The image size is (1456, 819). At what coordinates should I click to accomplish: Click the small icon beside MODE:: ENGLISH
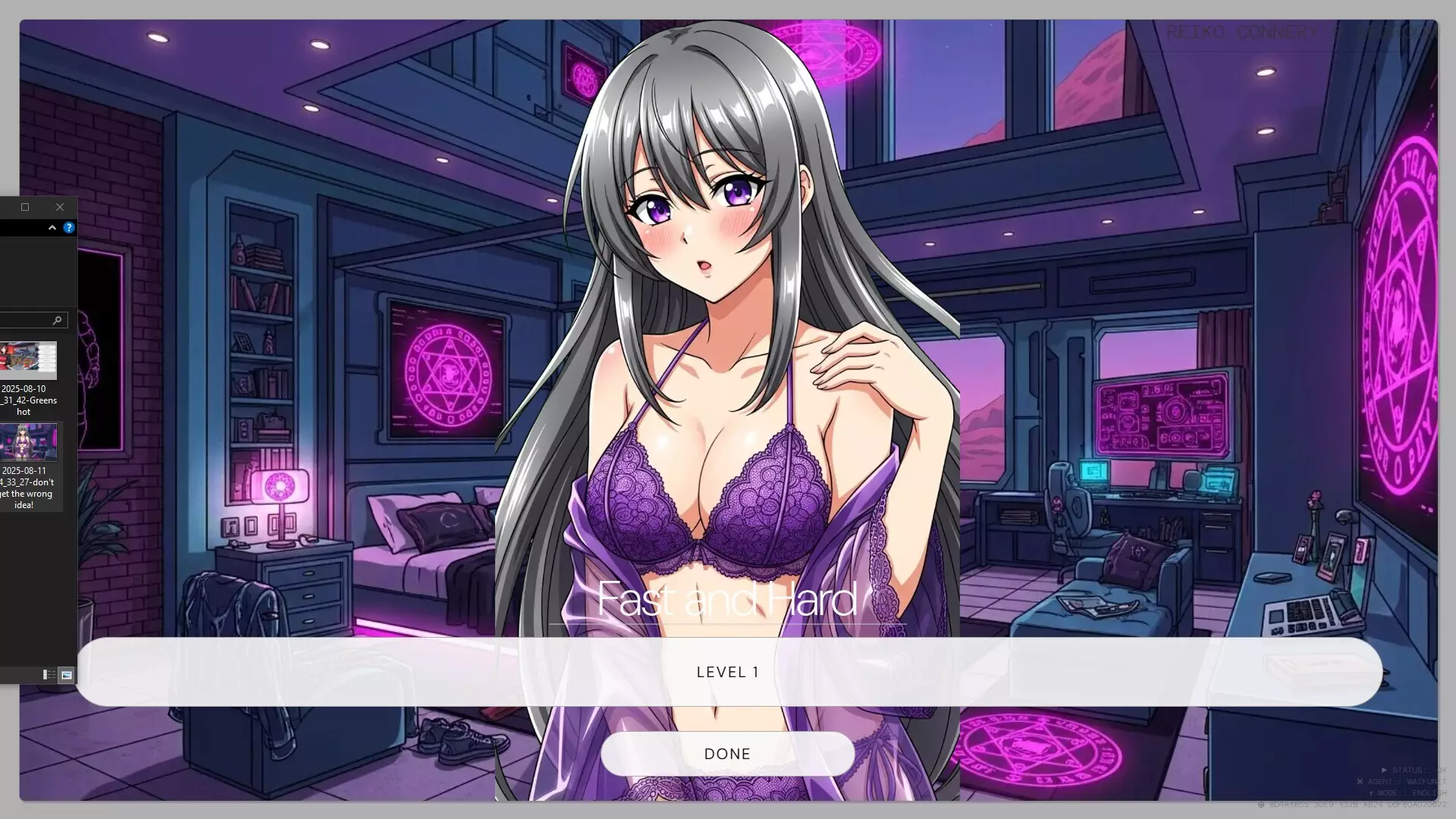pyautogui.click(x=1372, y=792)
